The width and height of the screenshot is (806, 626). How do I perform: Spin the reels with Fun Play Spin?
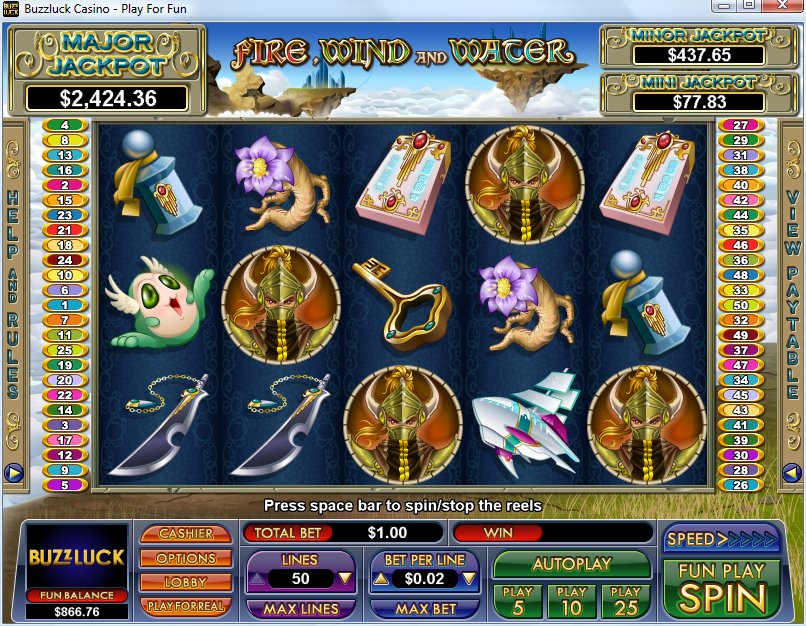[x=721, y=588]
